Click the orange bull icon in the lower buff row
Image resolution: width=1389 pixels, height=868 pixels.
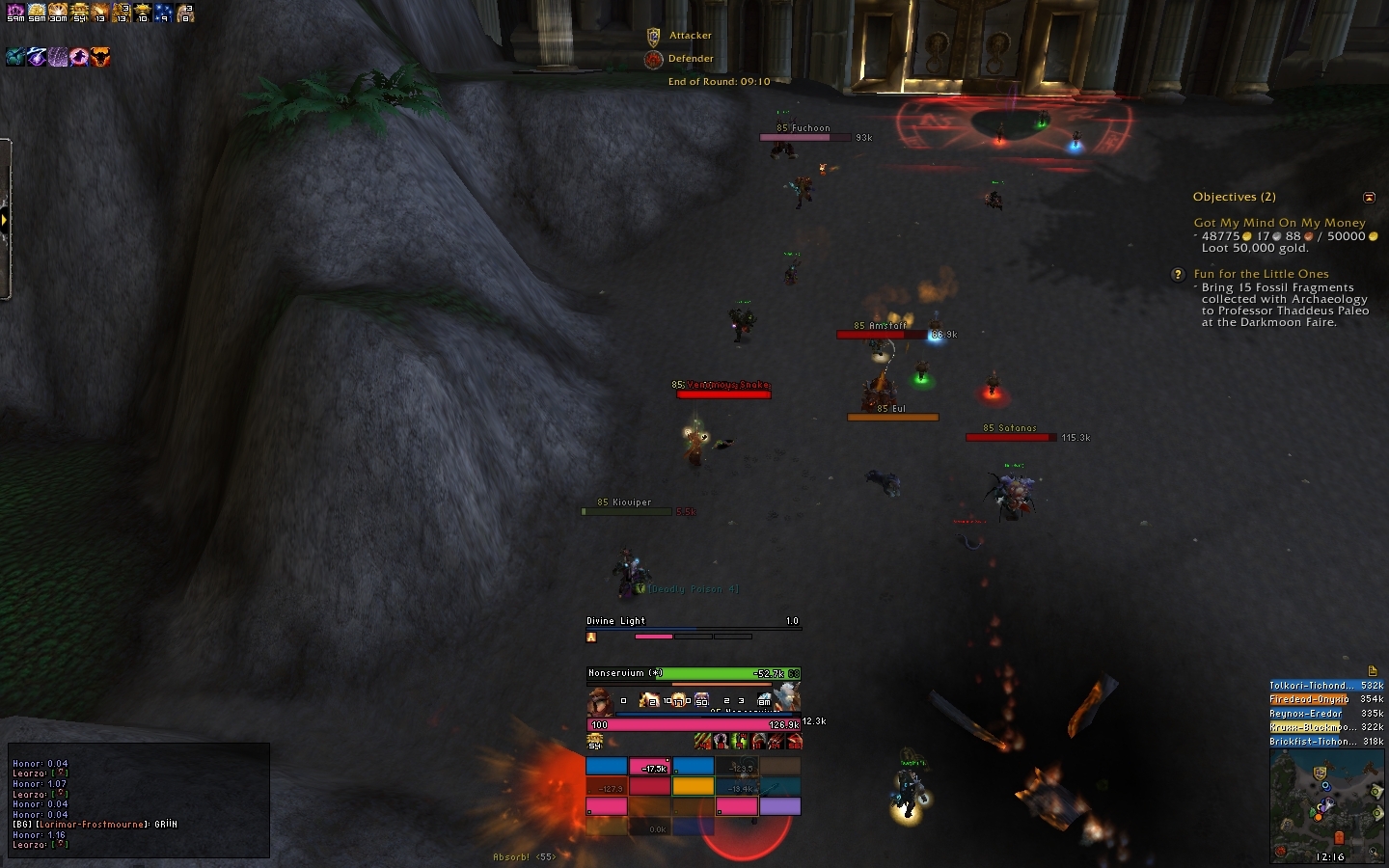click(x=100, y=57)
